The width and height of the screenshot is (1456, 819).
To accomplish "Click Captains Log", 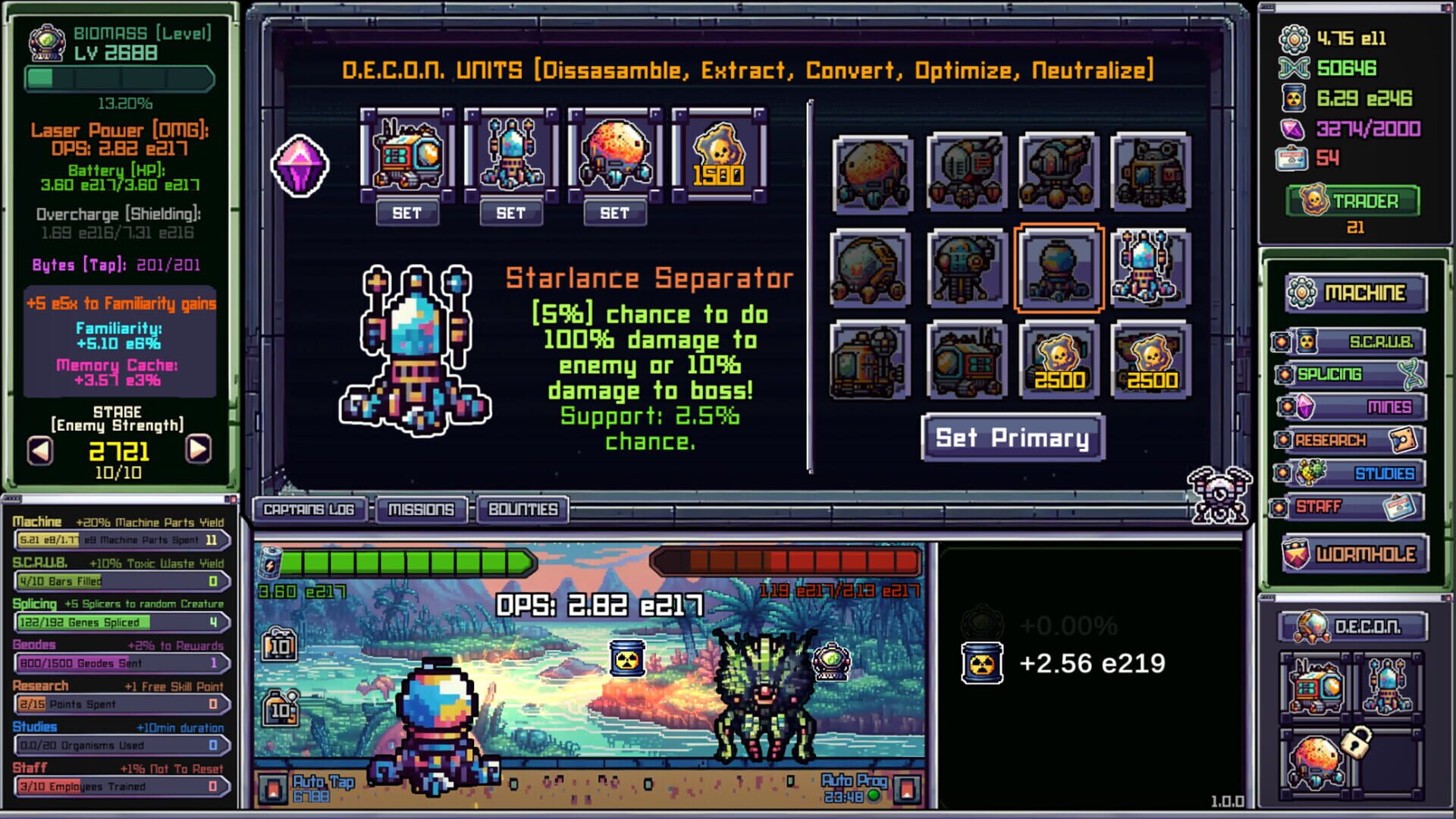I will tap(309, 510).
